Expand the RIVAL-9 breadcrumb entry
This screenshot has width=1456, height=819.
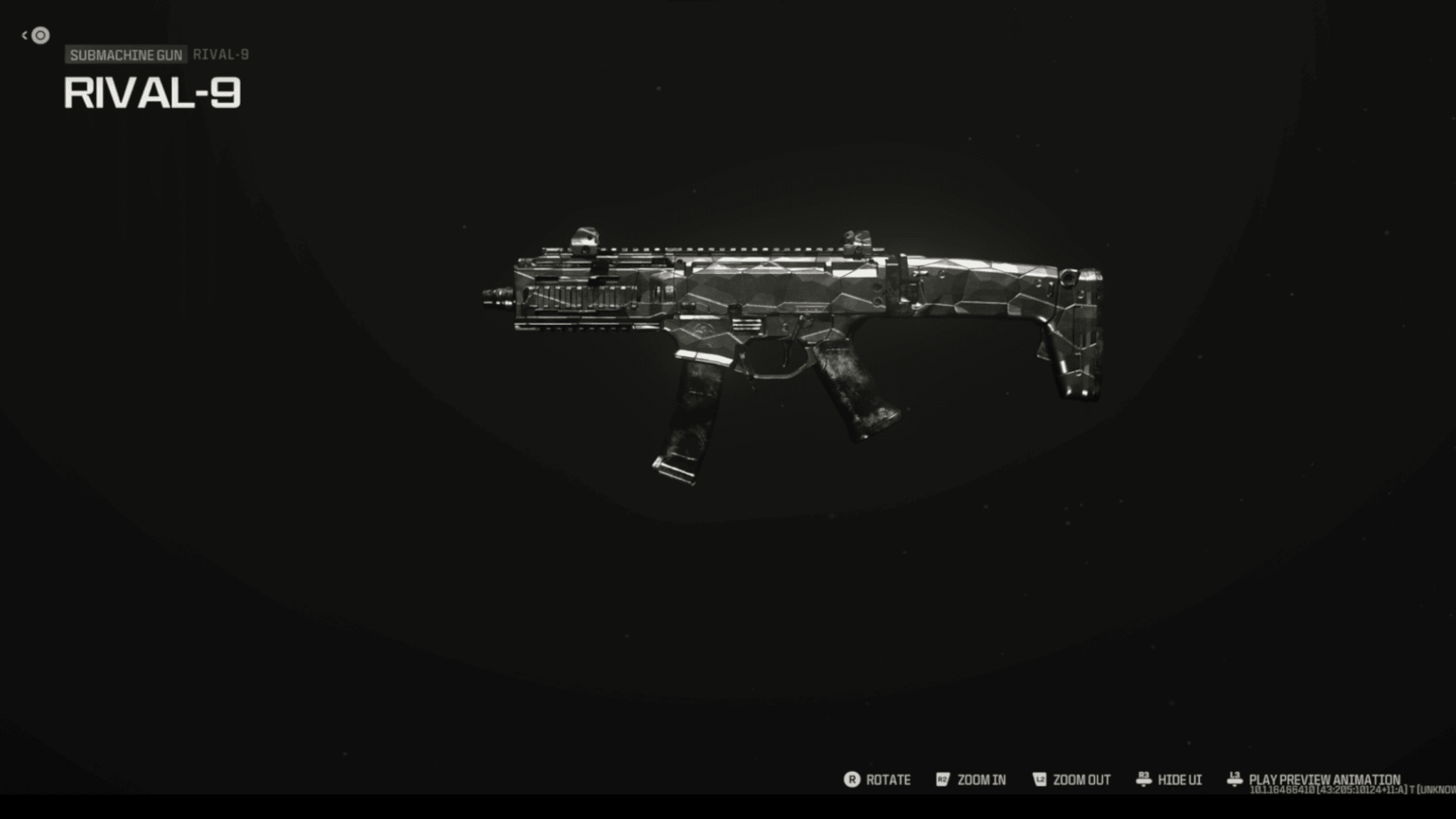point(220,54)
